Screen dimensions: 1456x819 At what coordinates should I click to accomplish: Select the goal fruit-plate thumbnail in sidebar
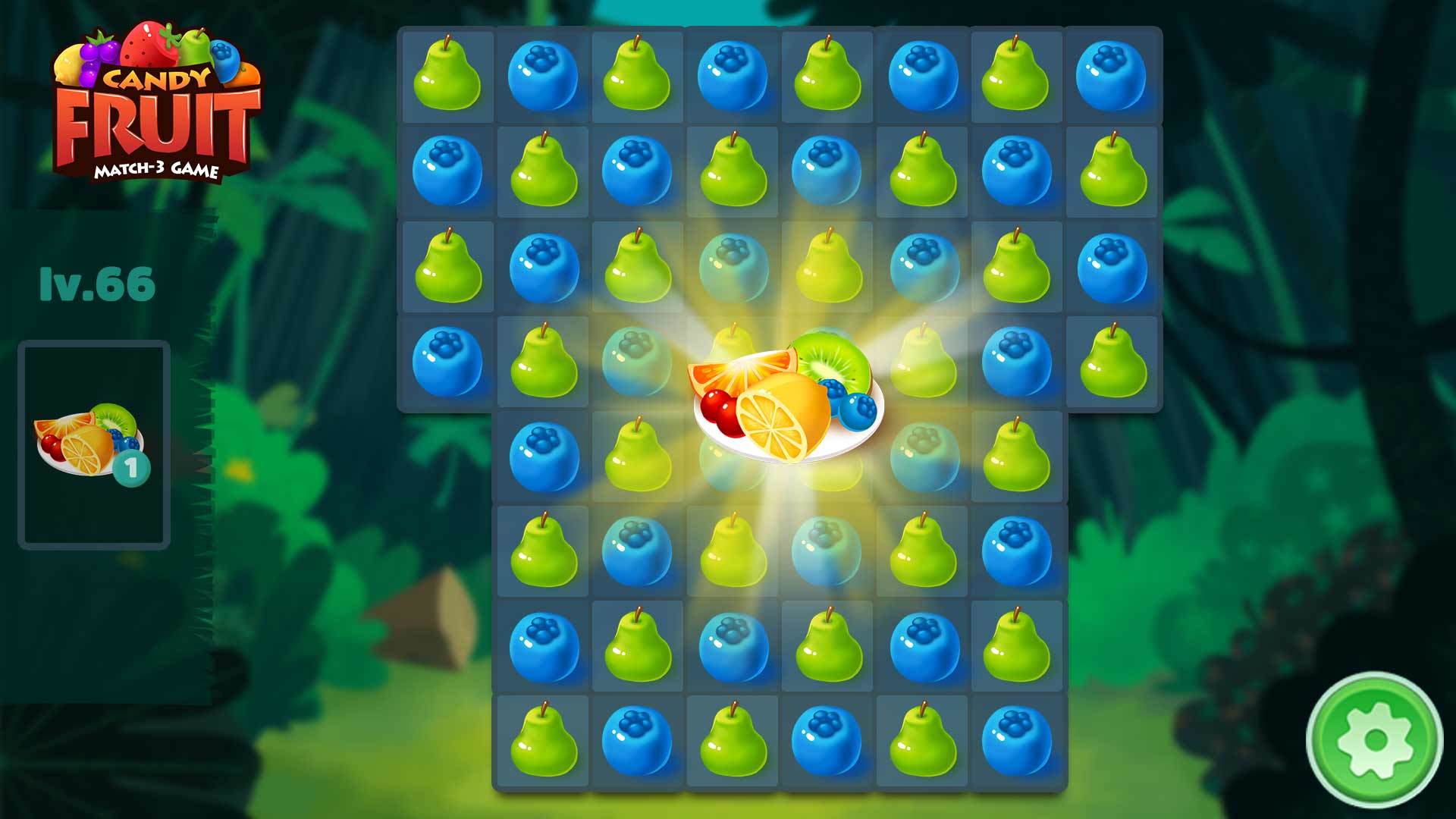click(x=91, y=440)
